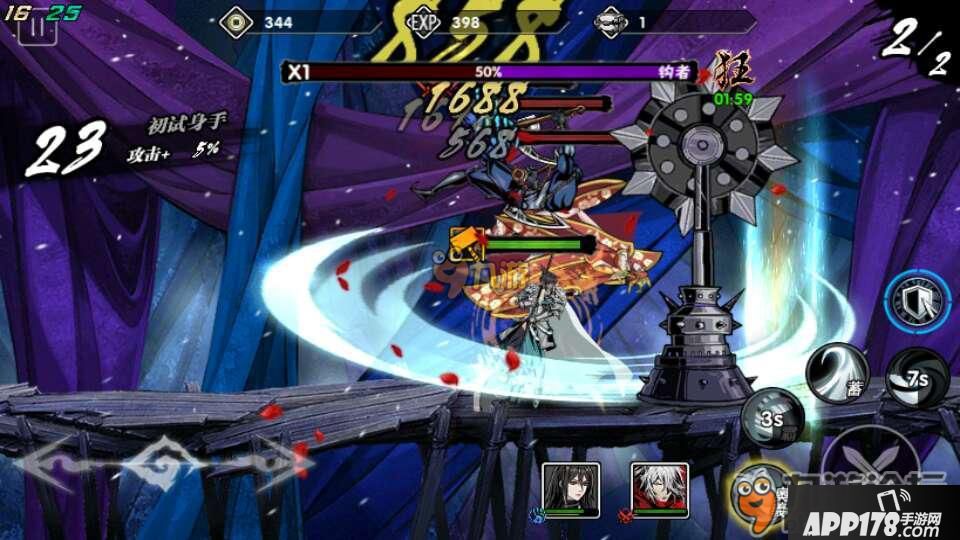
Task: Move left with the left arrow control
Action: tap(65, 462)
